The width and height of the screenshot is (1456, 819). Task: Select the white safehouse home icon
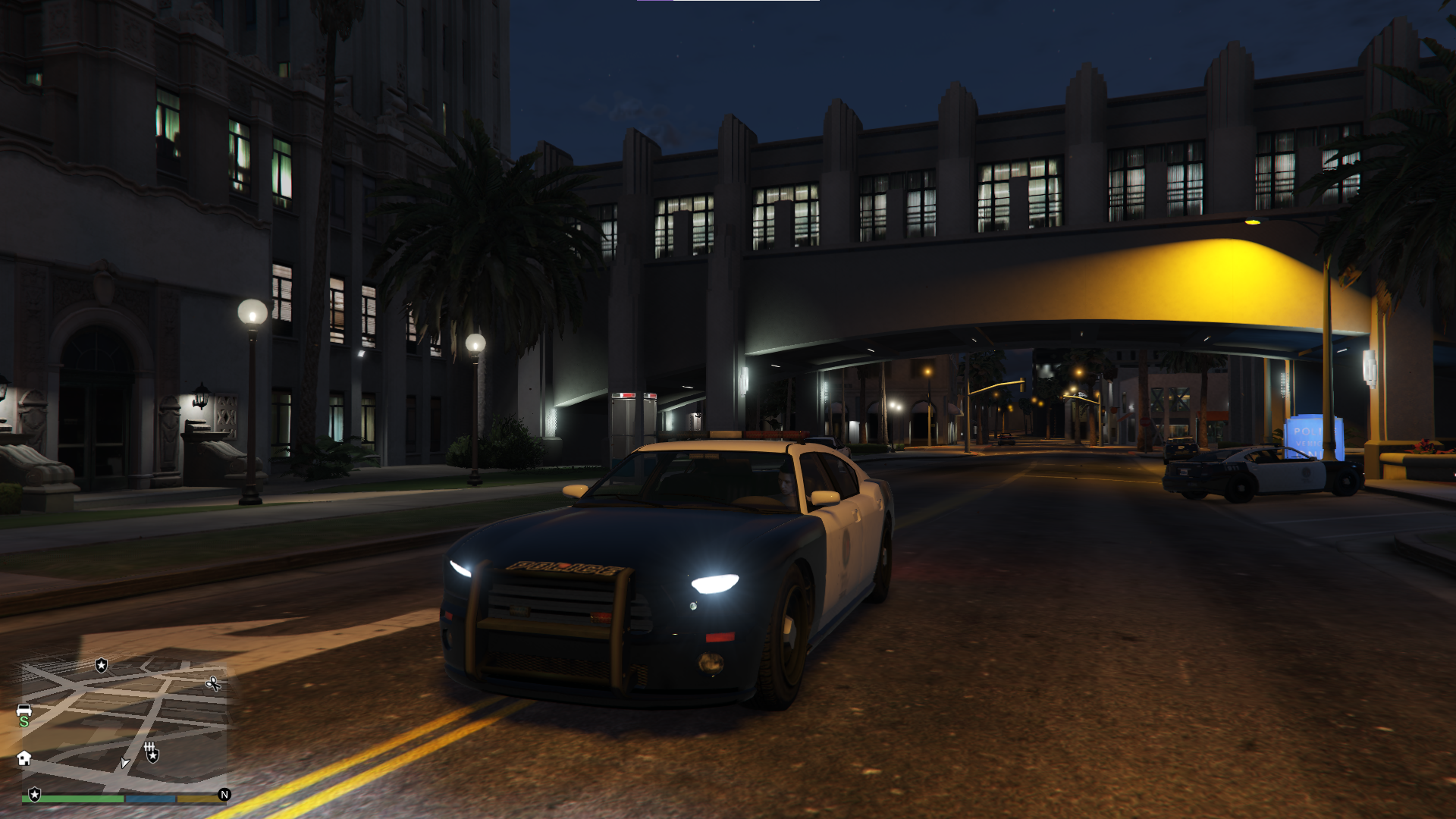(24, 758)
